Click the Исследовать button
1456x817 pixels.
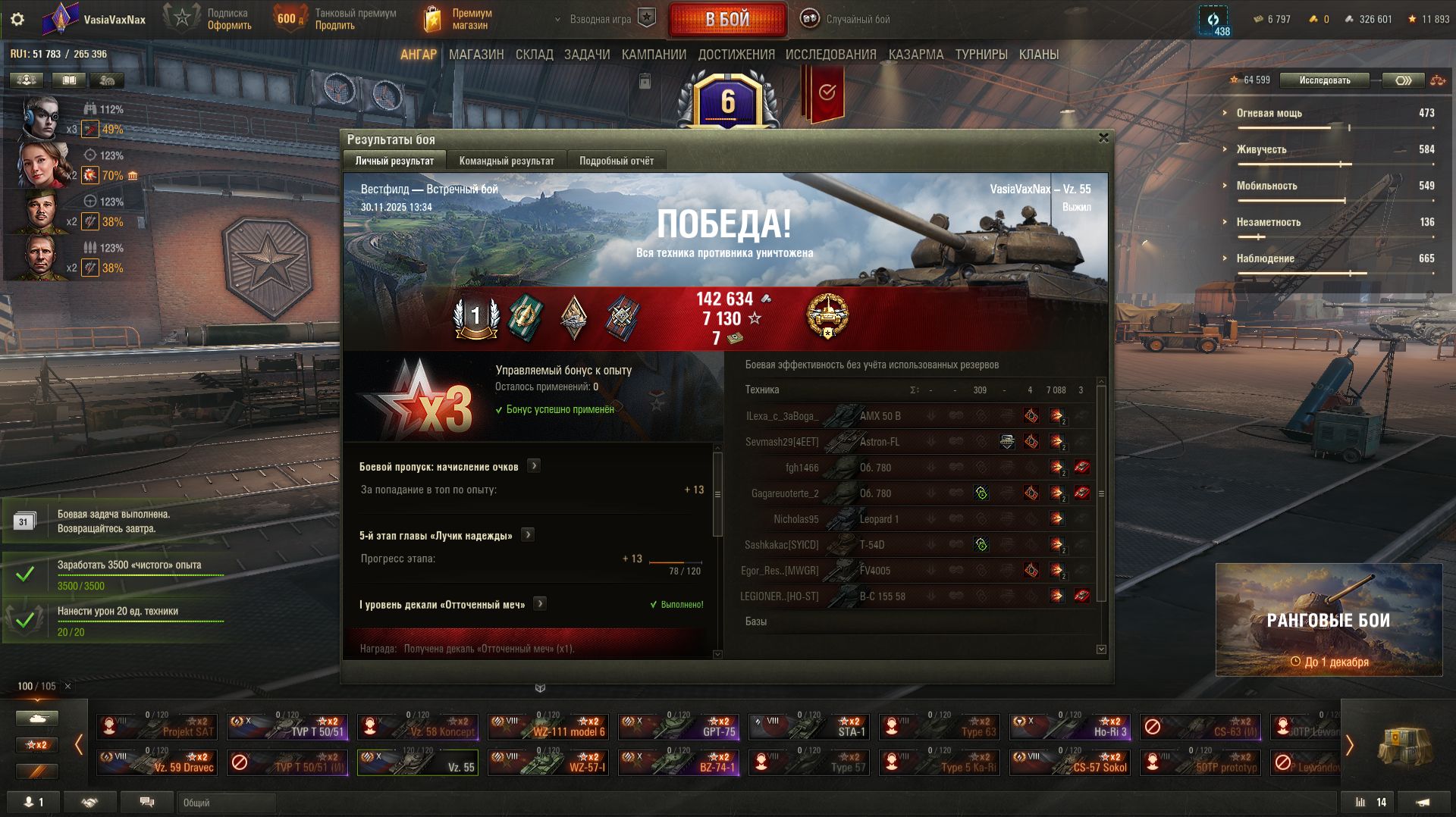1324,80
